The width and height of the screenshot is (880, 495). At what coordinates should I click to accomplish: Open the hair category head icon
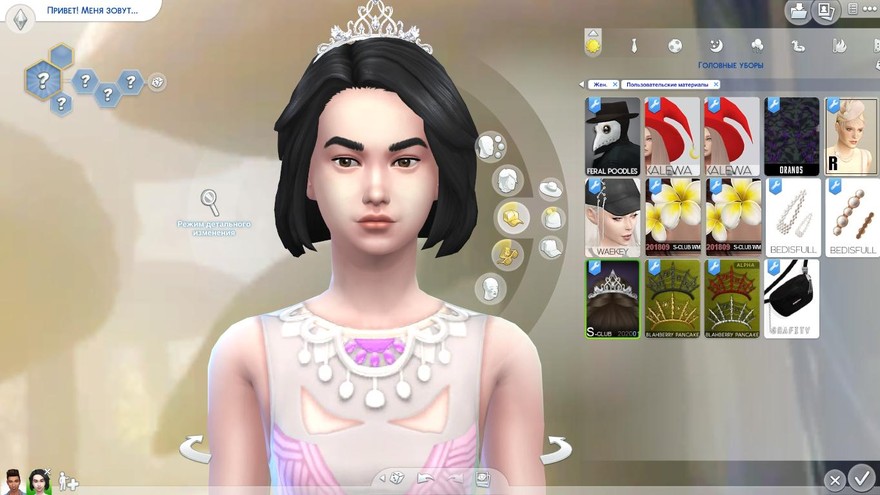(508, 181)
